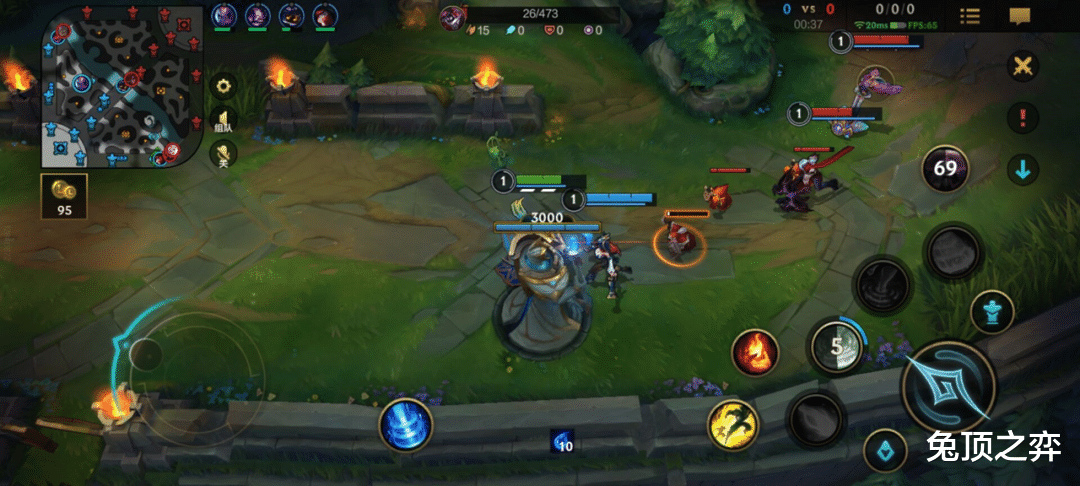Viewport: 1080px width, 486px height.
Task: Open the scoreboard list icon
Action: point(969,16)
